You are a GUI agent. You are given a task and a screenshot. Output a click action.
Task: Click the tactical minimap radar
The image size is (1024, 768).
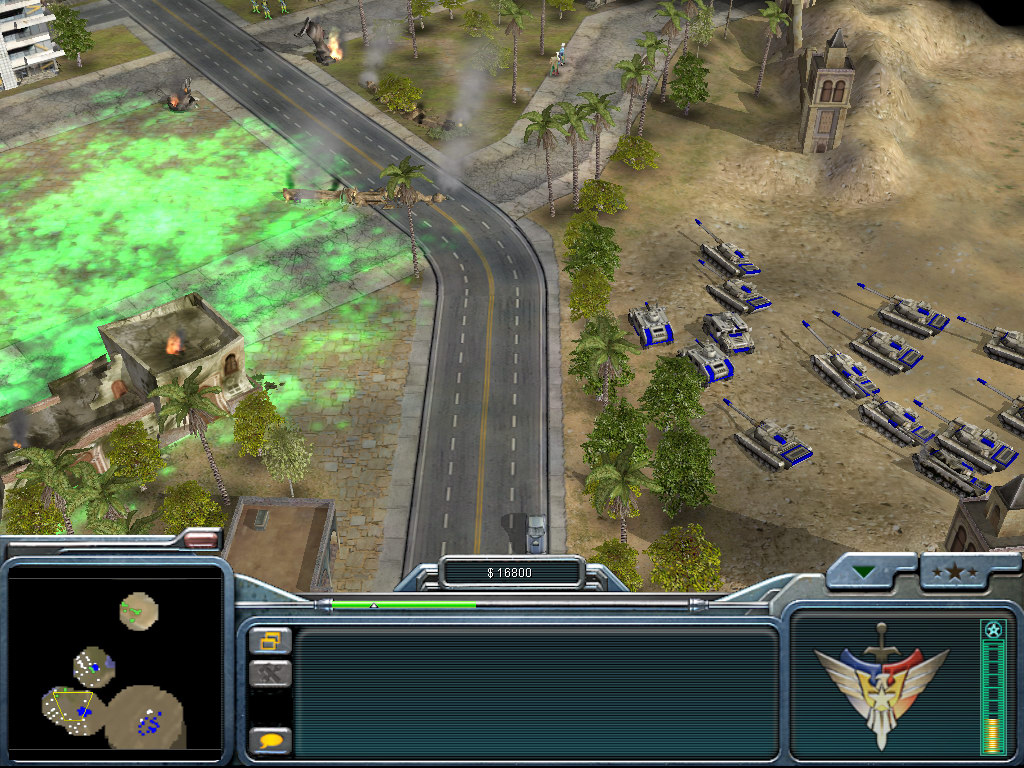tap(114, 664)
